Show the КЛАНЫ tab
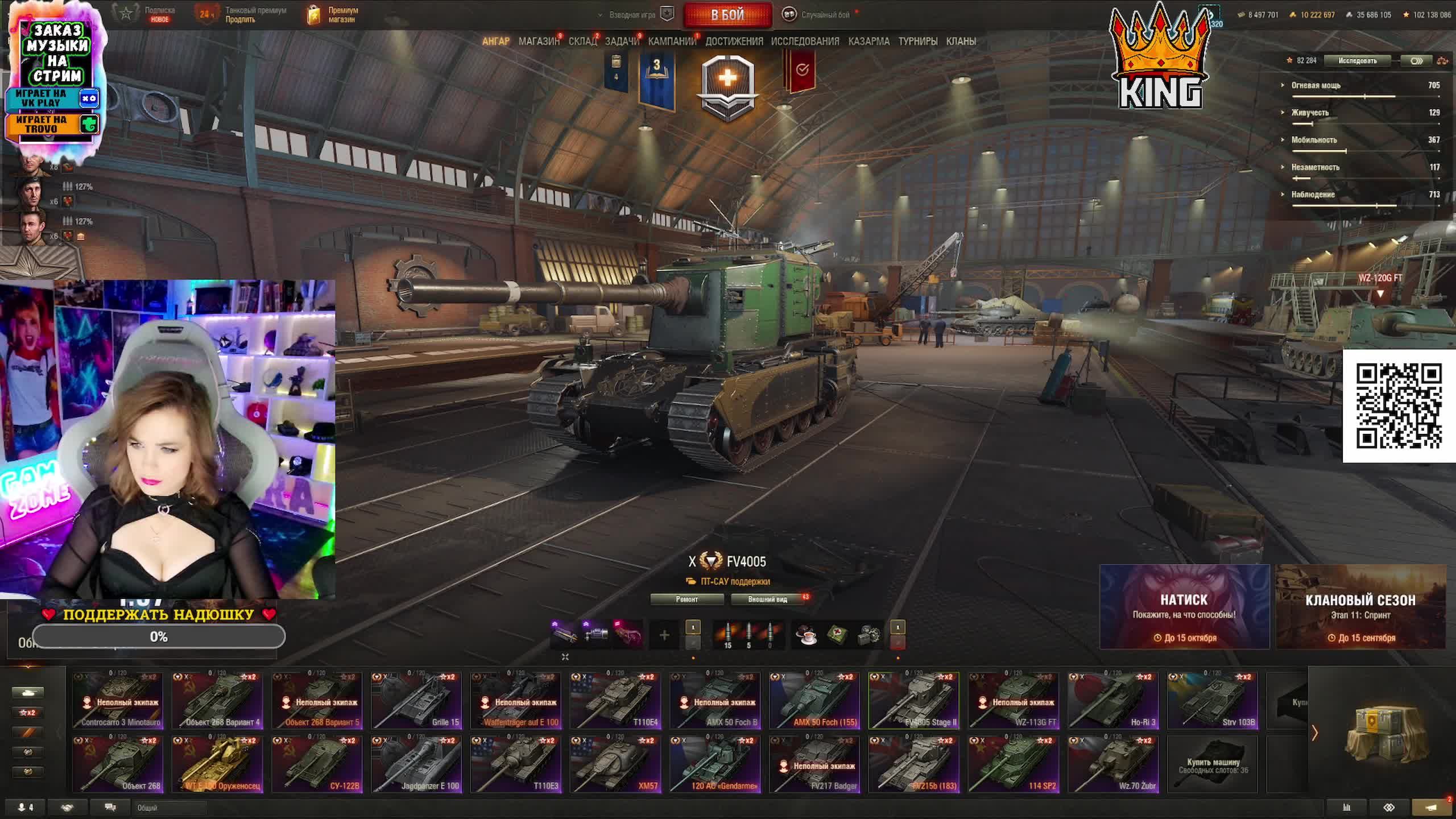Image resolution: width=1456 pixels, height=819 pixels. coord(961,42)
